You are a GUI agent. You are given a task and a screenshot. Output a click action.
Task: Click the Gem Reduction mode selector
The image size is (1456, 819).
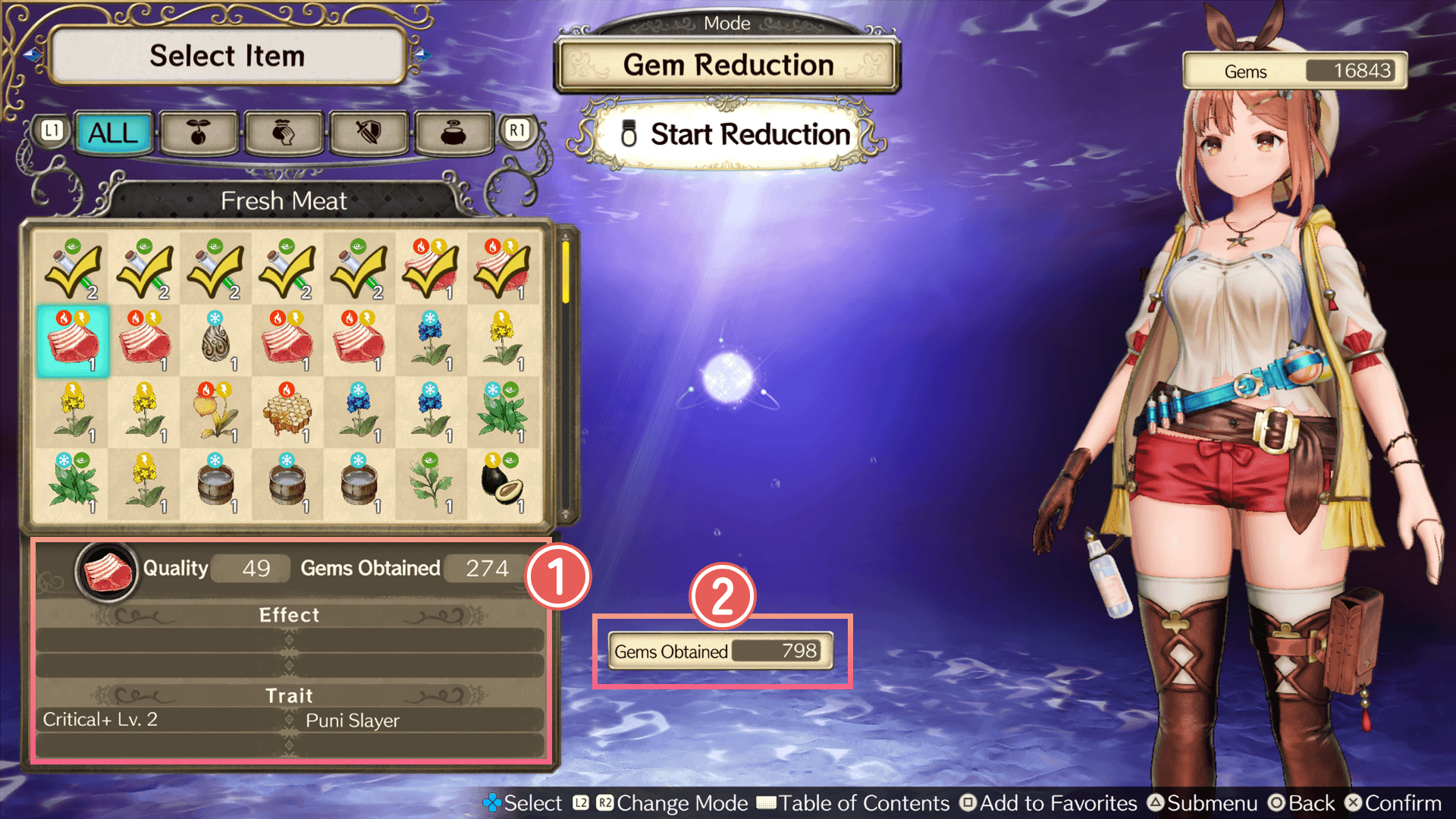[728, 65]
